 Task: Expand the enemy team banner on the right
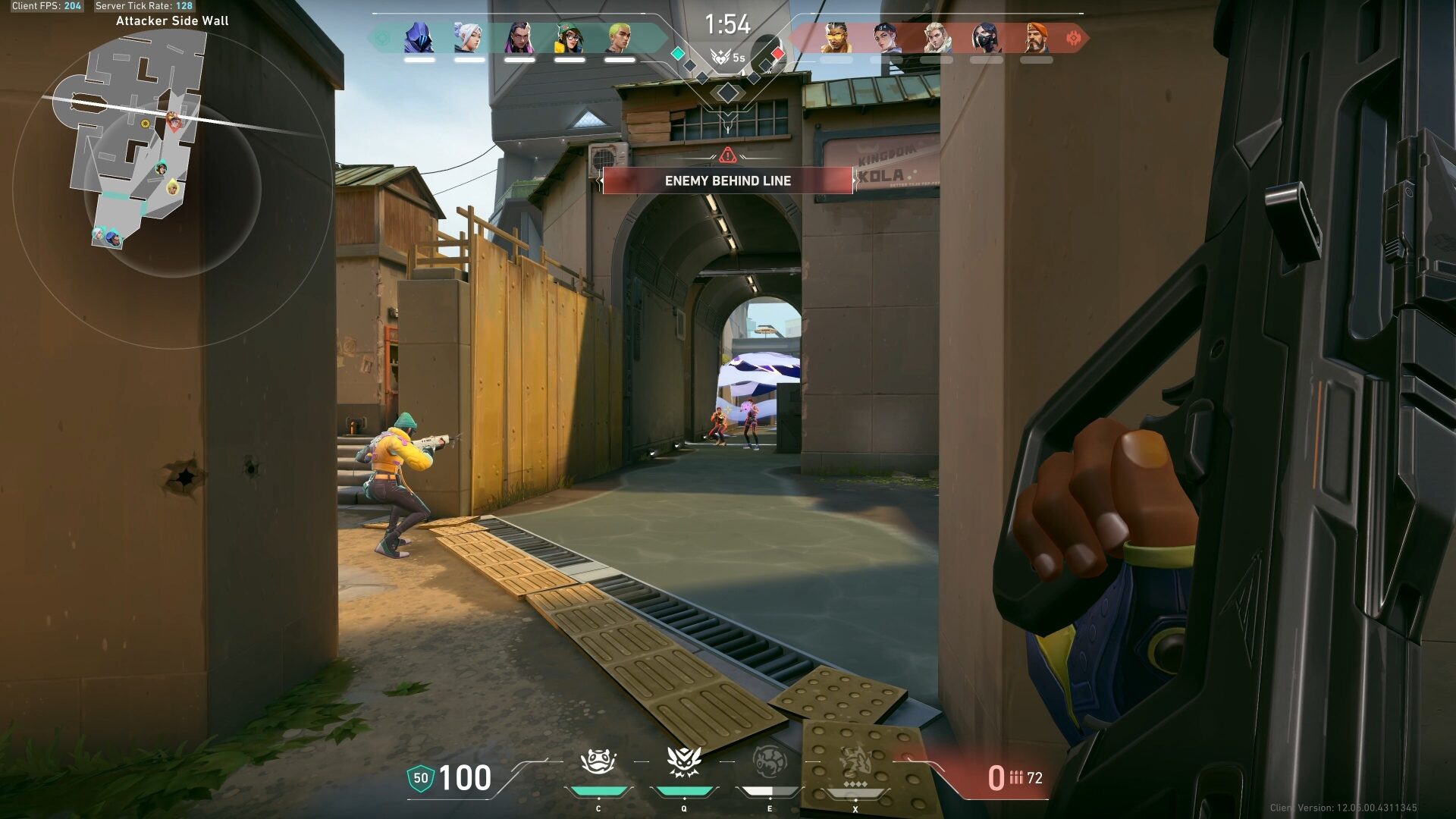pyautogui.click(x=948, y=34)
